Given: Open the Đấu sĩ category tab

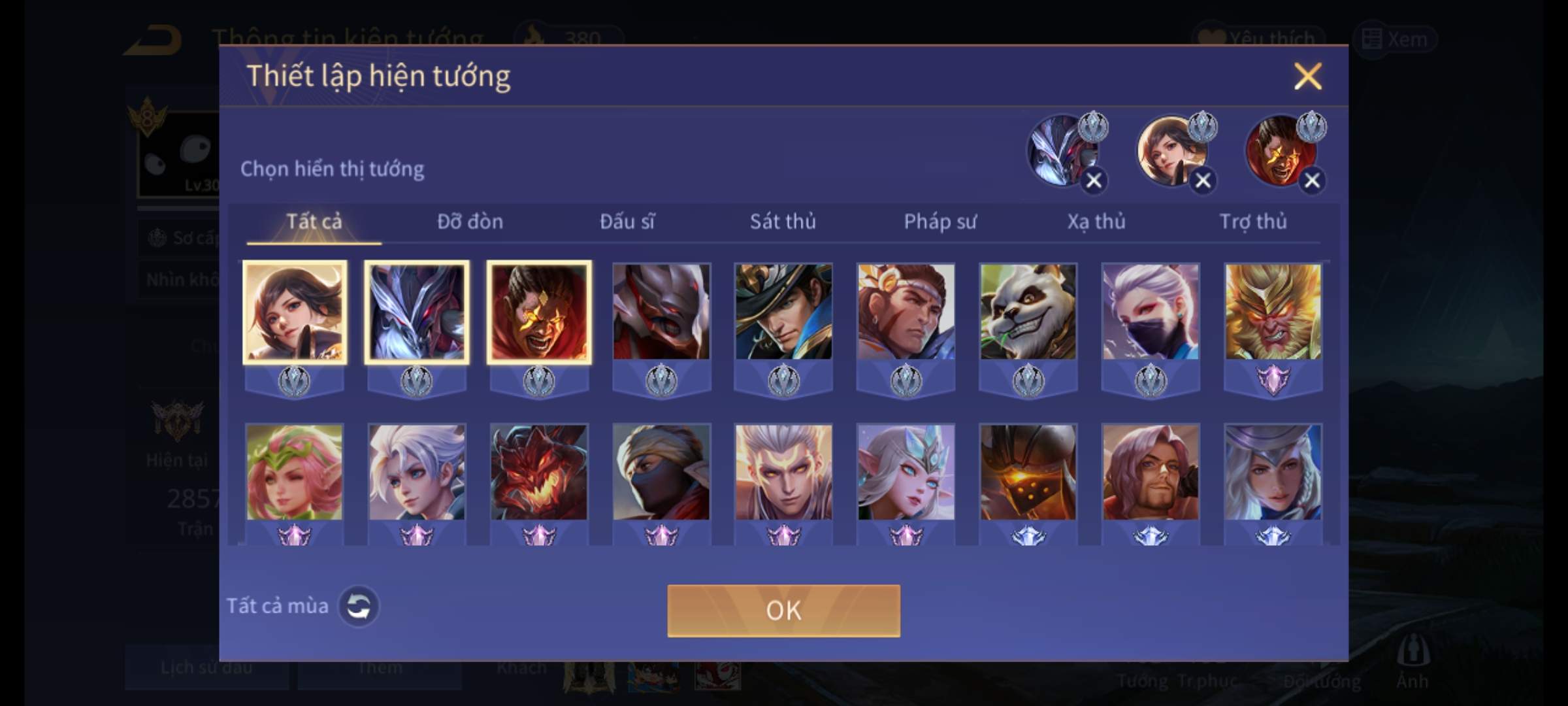Looking at the screenshot, I should point(627,222).
